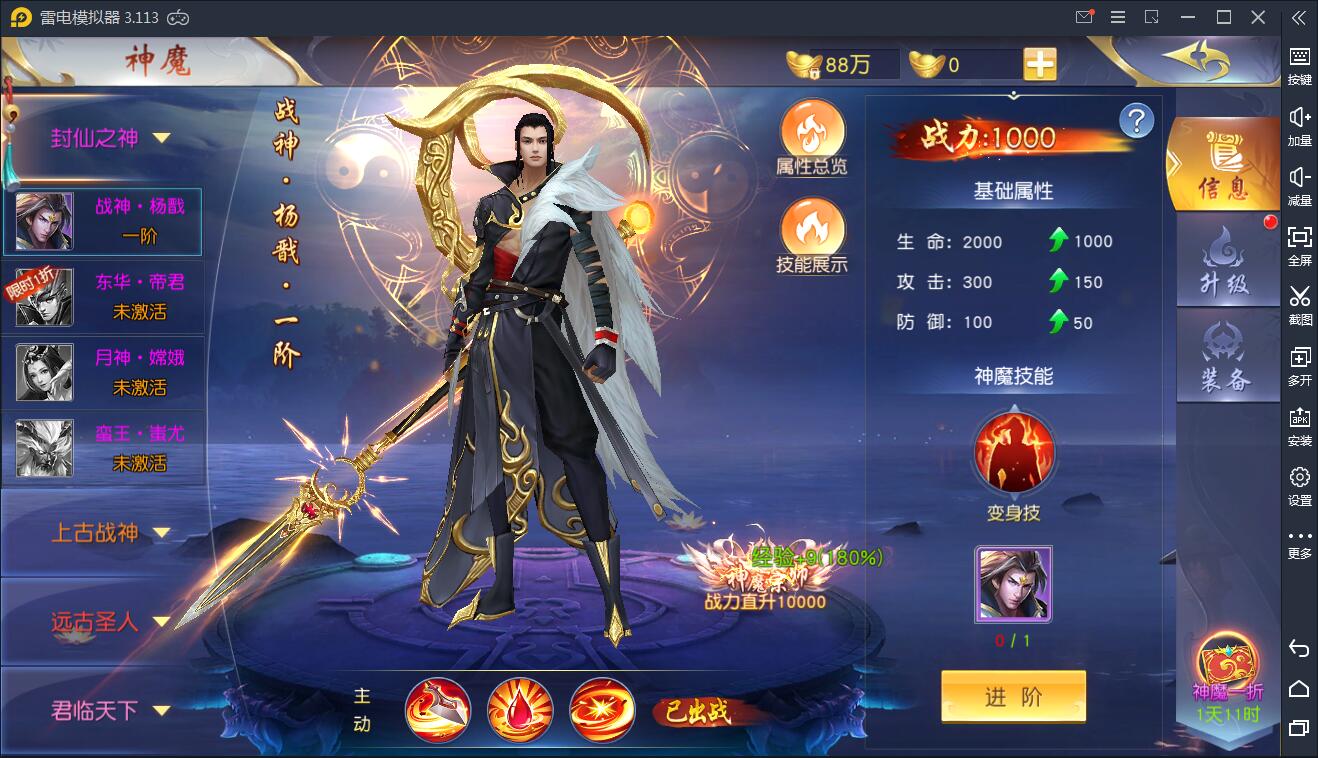Switch to the 升级 tab
This screenshot has width=1318, height=758.
[1227, 260]
